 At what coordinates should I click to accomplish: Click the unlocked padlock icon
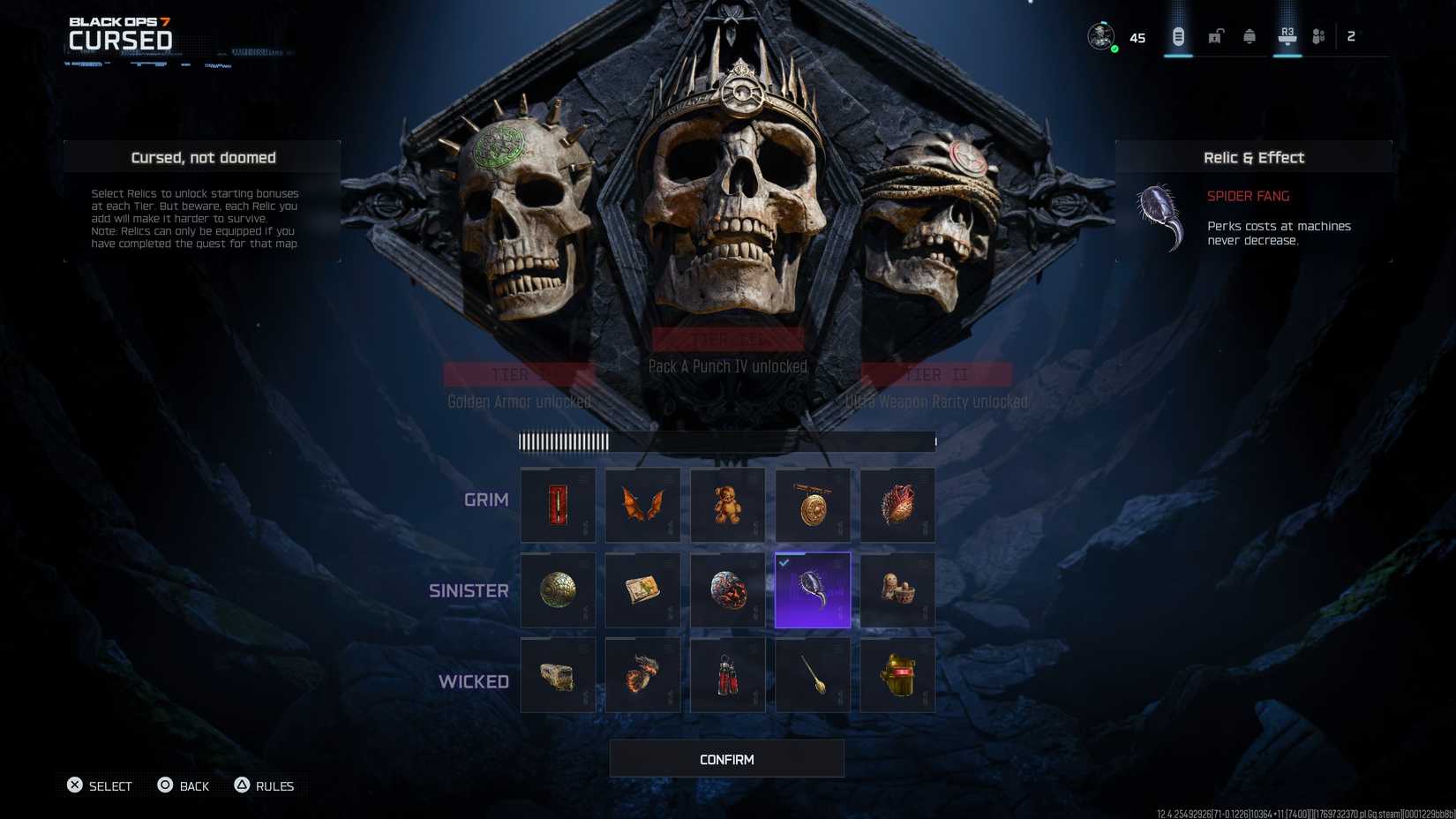[x=1213, y=36]
